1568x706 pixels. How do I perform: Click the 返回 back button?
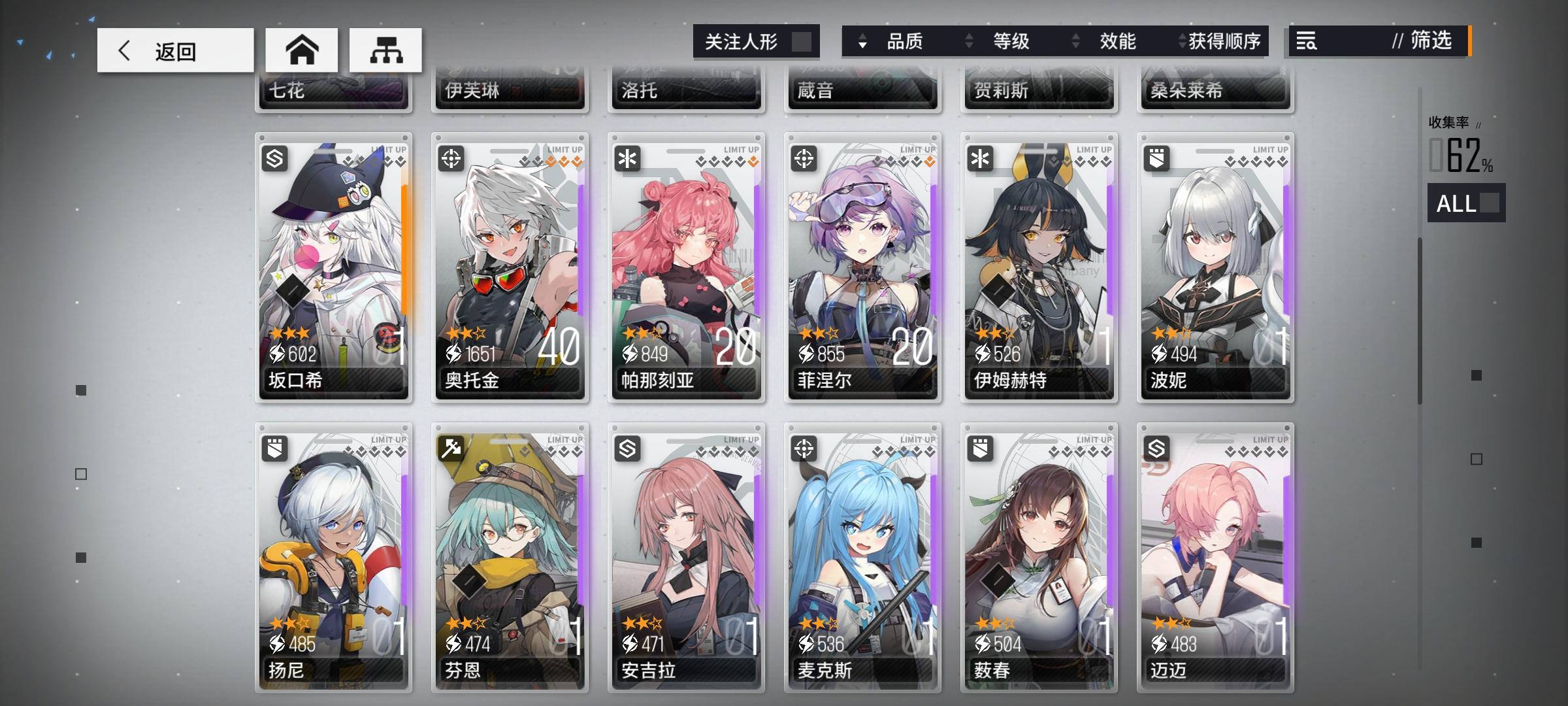(x=174, y=50)
